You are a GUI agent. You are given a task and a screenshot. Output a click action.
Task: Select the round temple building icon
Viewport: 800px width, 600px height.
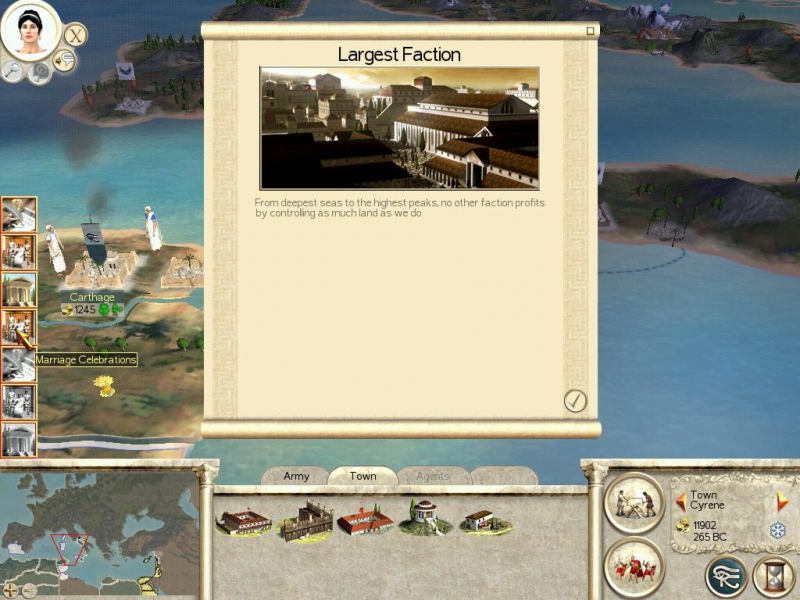(x=424, y=517)
